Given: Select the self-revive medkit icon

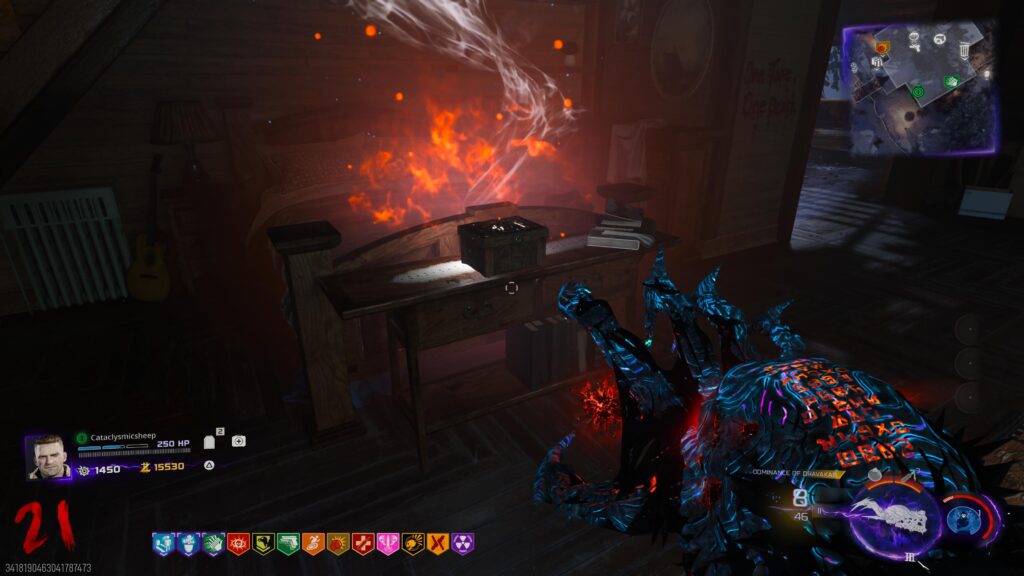Looking at the screenshot, I should 238,441.
